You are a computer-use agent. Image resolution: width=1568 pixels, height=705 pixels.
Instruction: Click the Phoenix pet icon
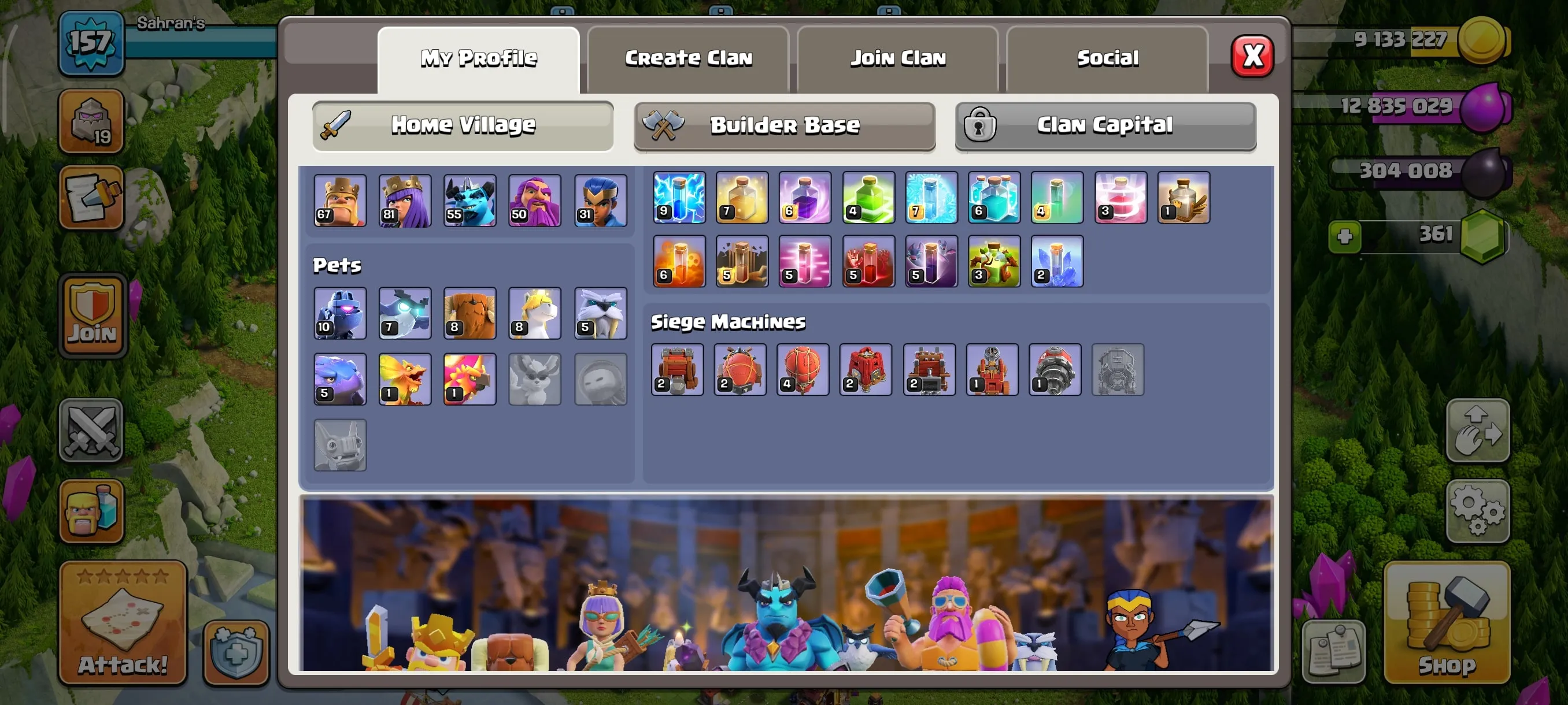pos(469,379)
